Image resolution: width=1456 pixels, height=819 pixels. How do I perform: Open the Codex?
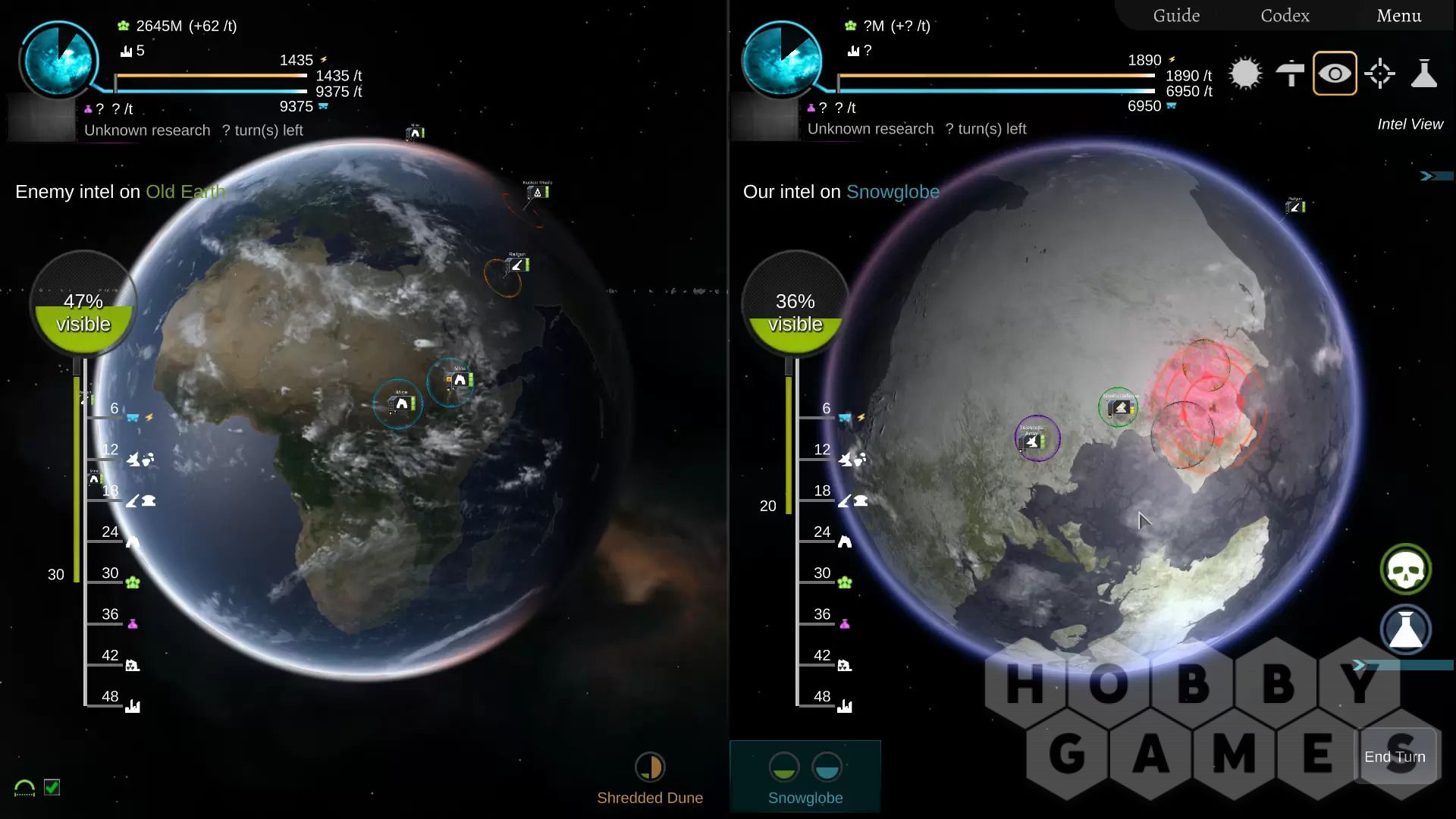(x=1285, y=16)
